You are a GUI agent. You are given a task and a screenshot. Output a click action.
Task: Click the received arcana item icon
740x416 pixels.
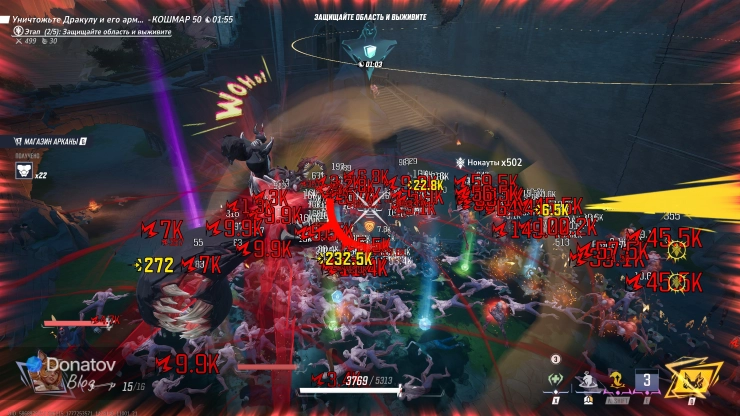point(23,170)
